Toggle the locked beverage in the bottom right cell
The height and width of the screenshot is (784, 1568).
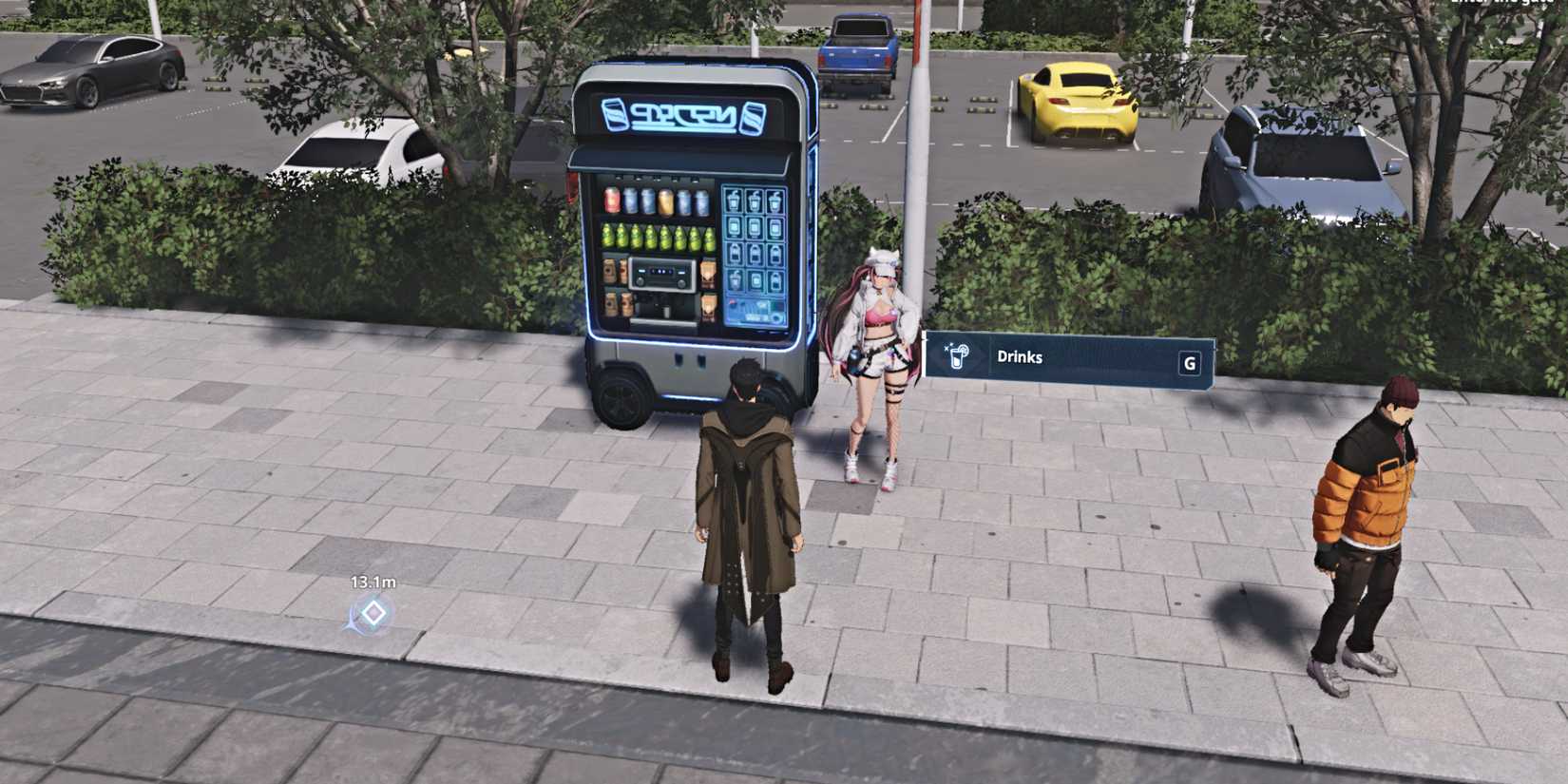(x=775, y=280)
